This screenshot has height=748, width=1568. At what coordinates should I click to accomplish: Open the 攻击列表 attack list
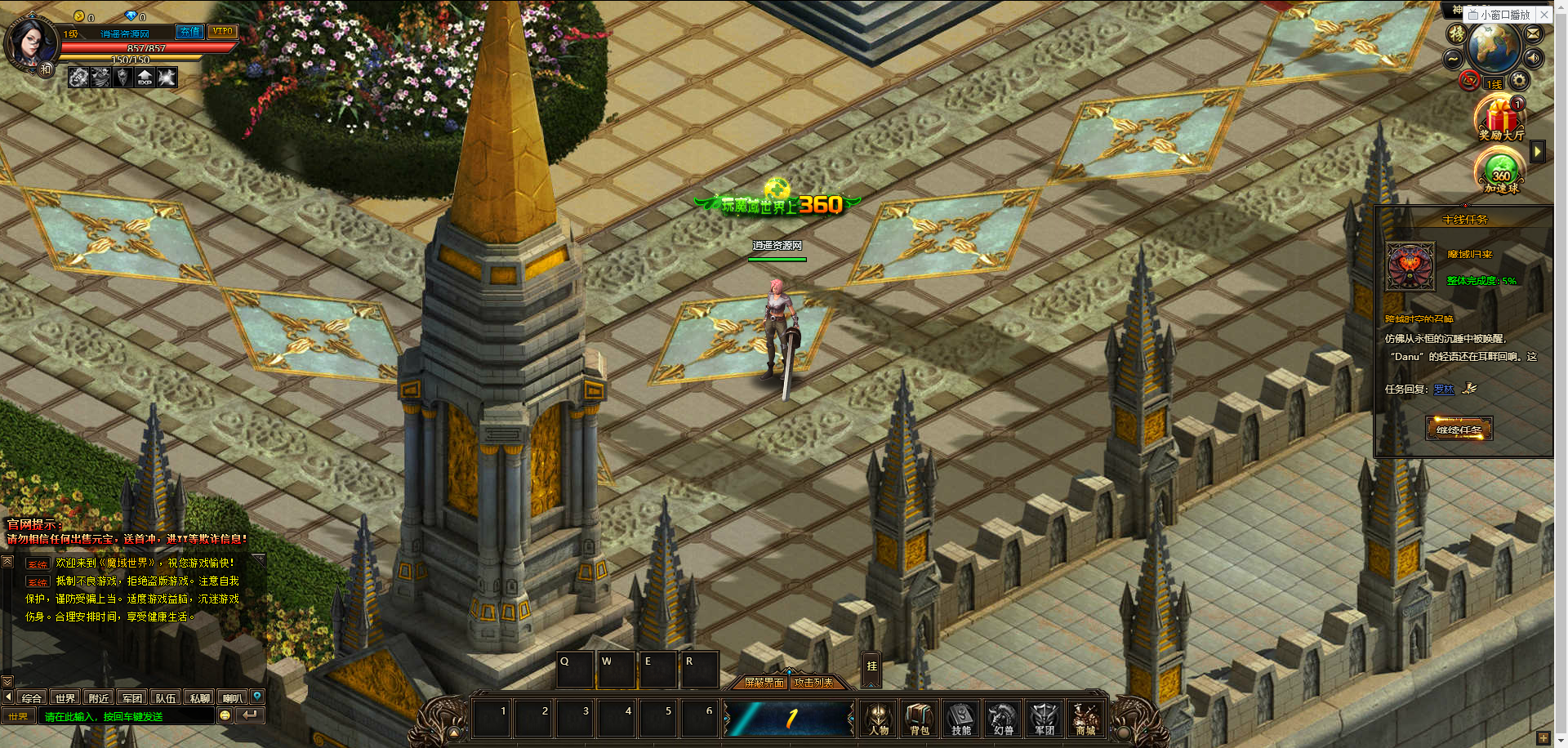tap(813, 683)
